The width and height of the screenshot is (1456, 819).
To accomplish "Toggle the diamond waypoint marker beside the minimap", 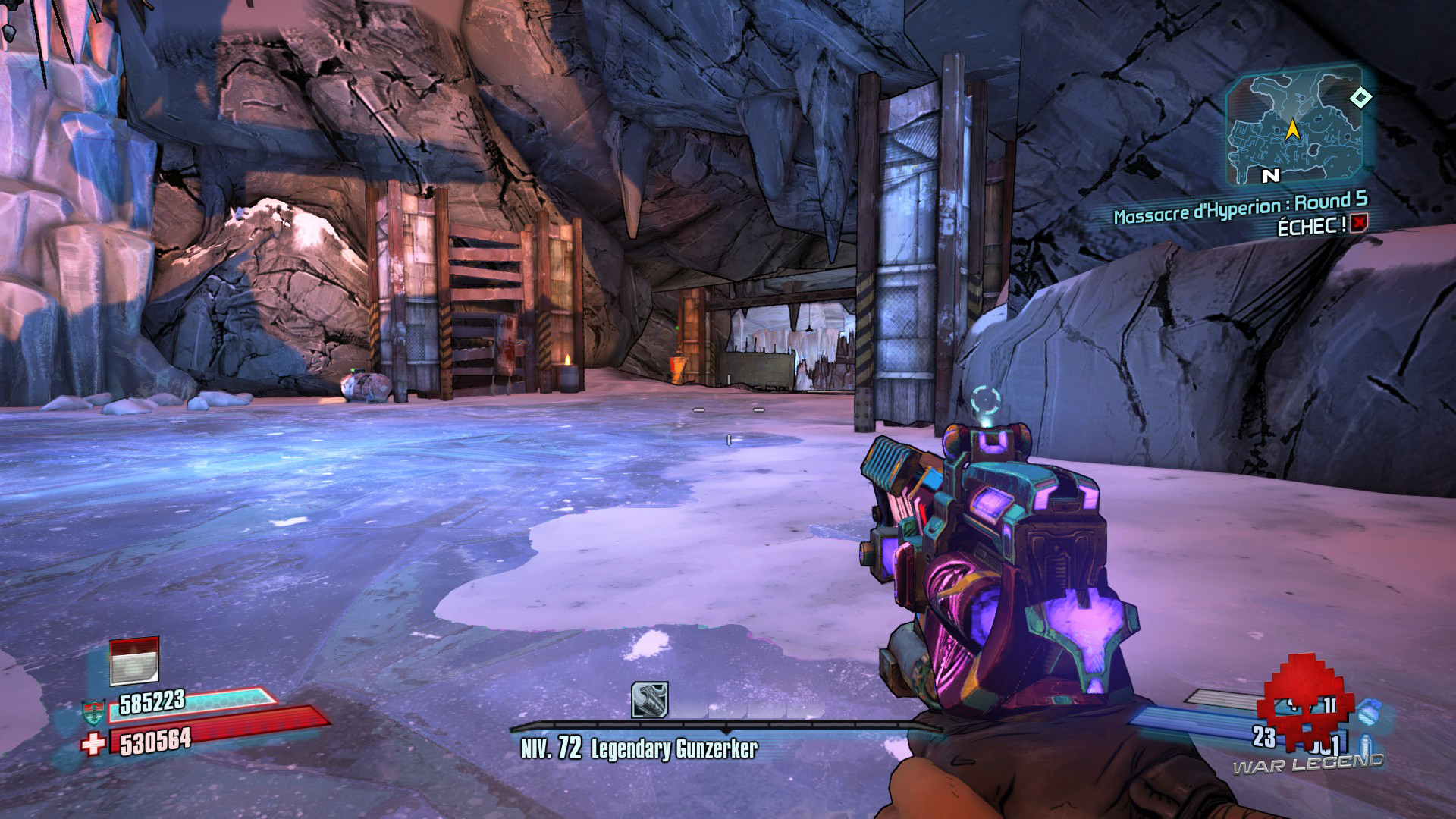I will (1360, 98).
